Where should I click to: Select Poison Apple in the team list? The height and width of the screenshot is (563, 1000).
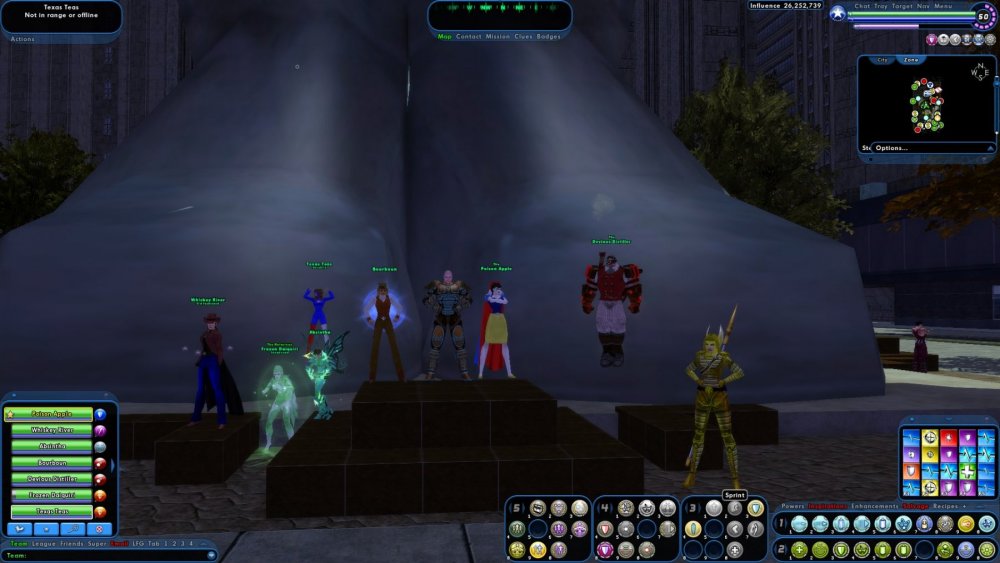(53, 414)
